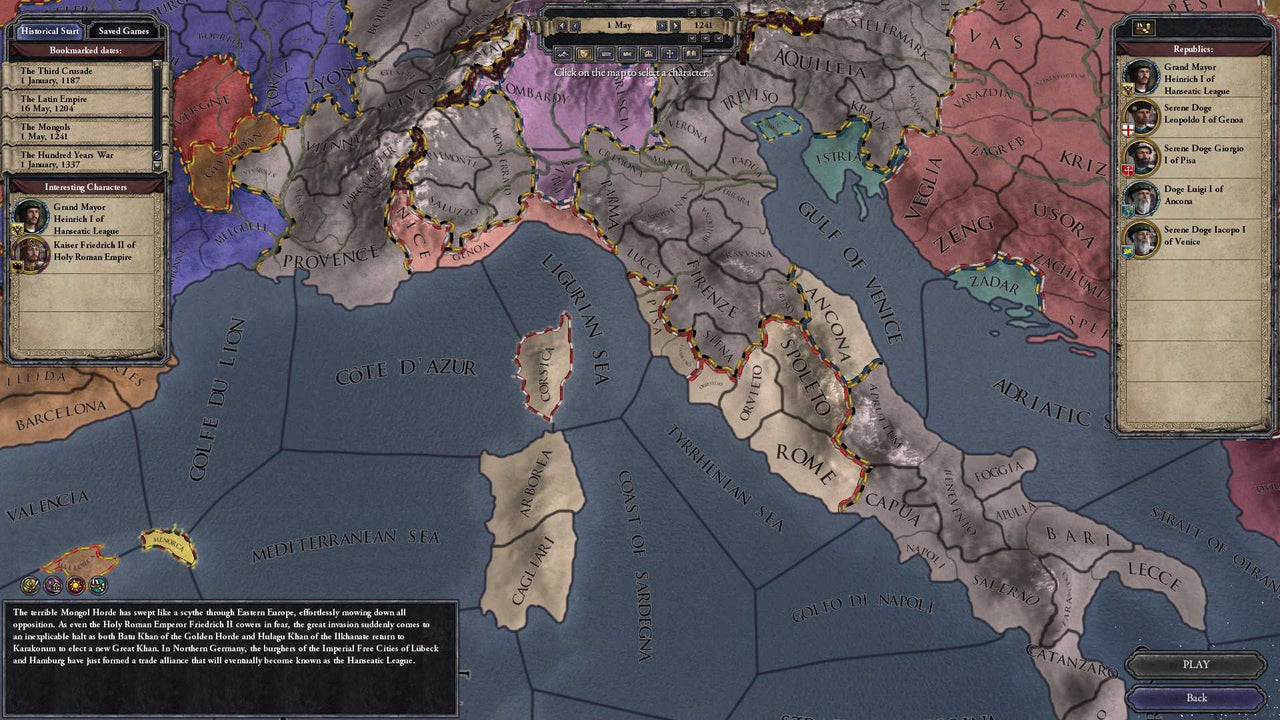
Task: Go back to the previous menu
Action: tap(1196, 697)
